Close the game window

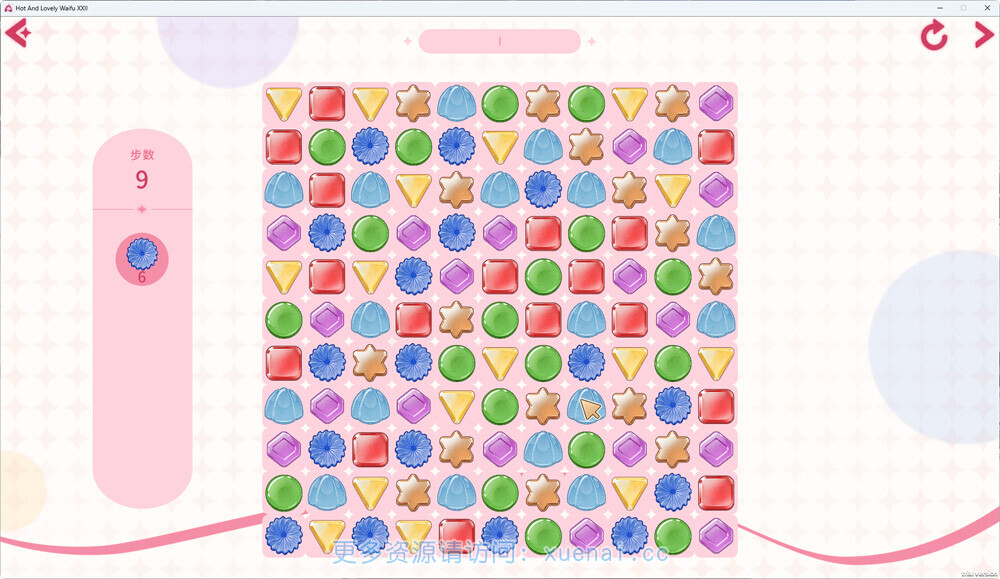point(985,7)
